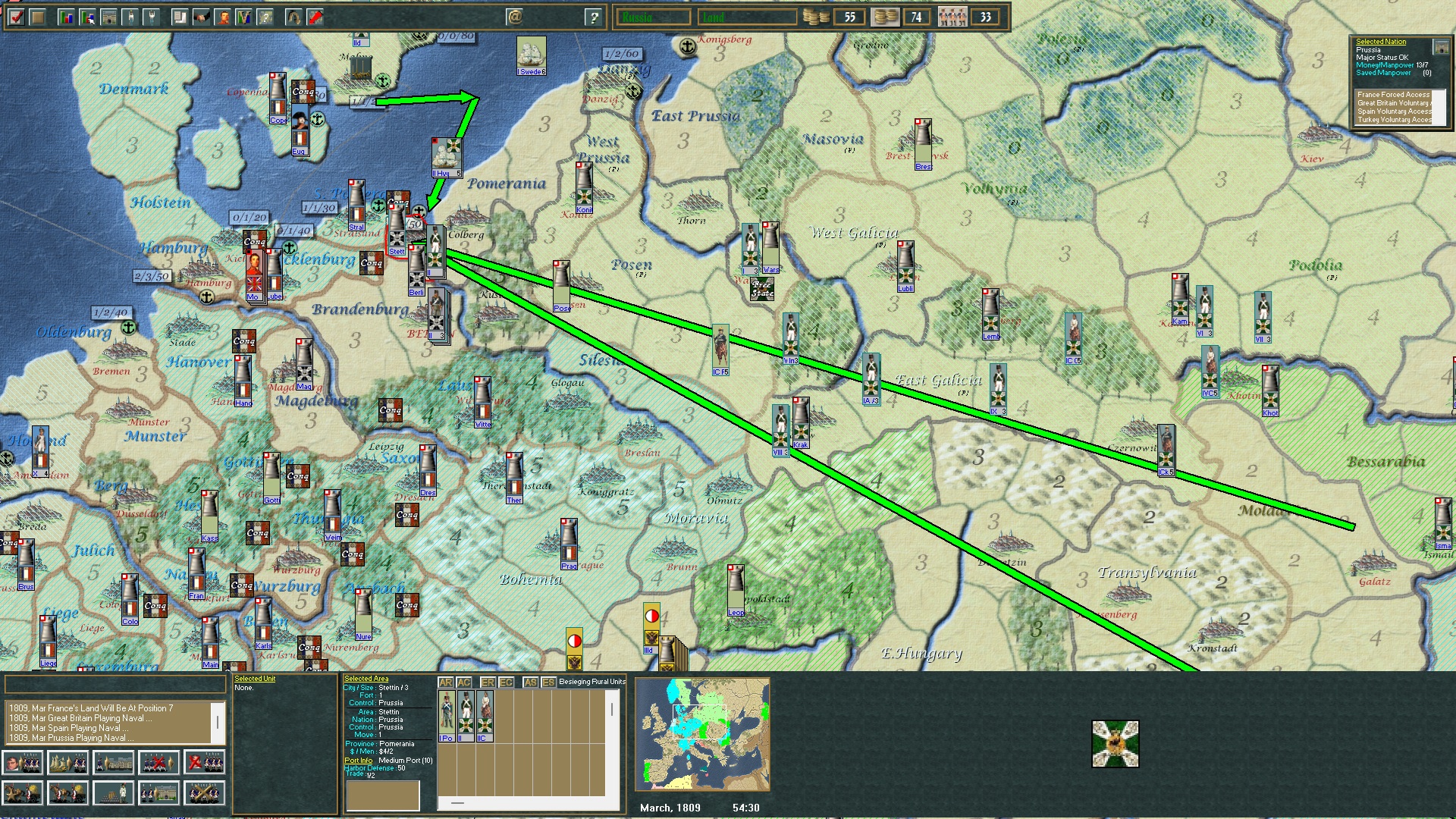This screenshot has width=1456, height=819.
Task: Click the coins icon beside the 55 value
Action: point(815,16)
